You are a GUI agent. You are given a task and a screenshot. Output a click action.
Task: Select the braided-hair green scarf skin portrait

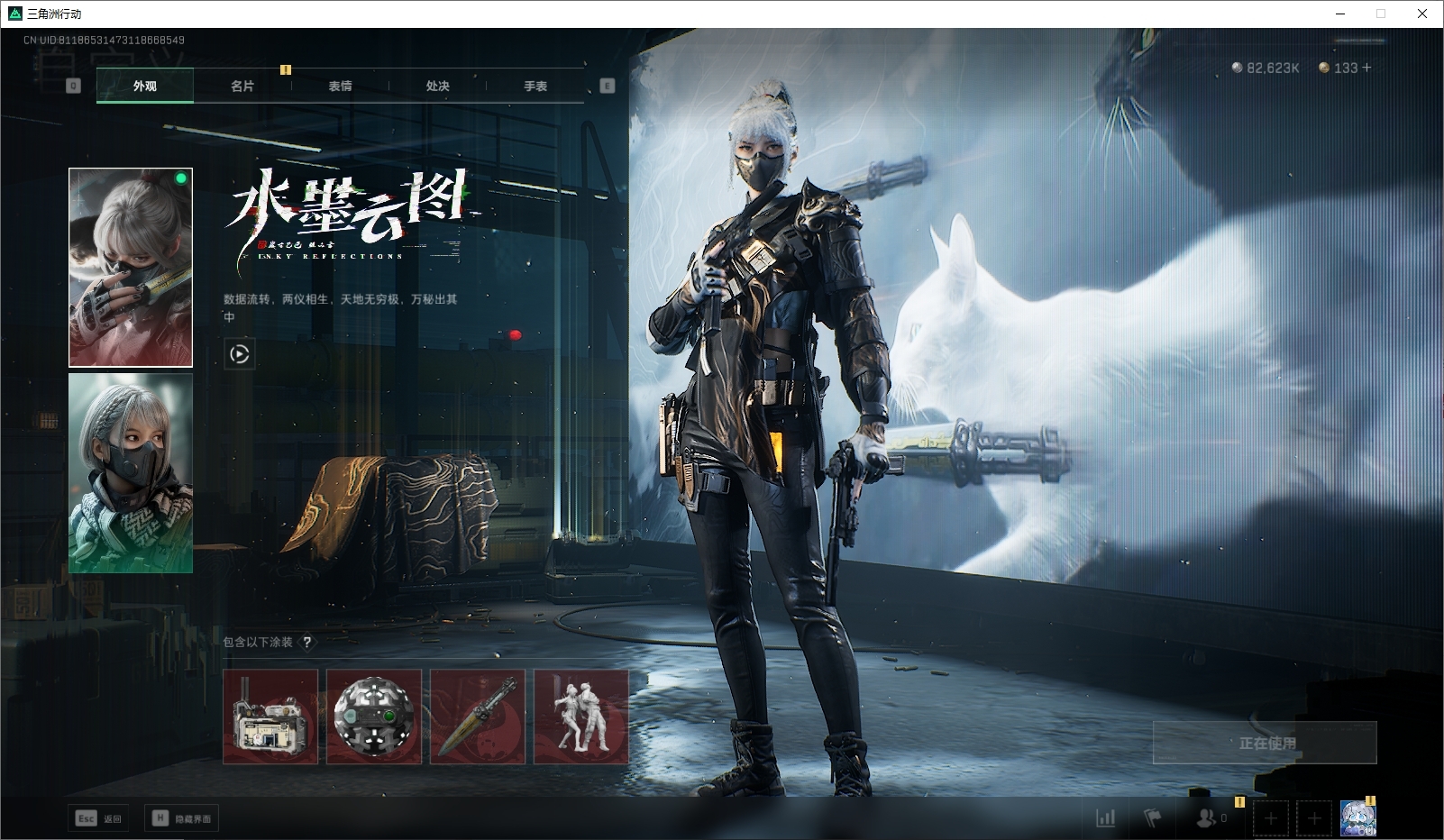point(131,473)
